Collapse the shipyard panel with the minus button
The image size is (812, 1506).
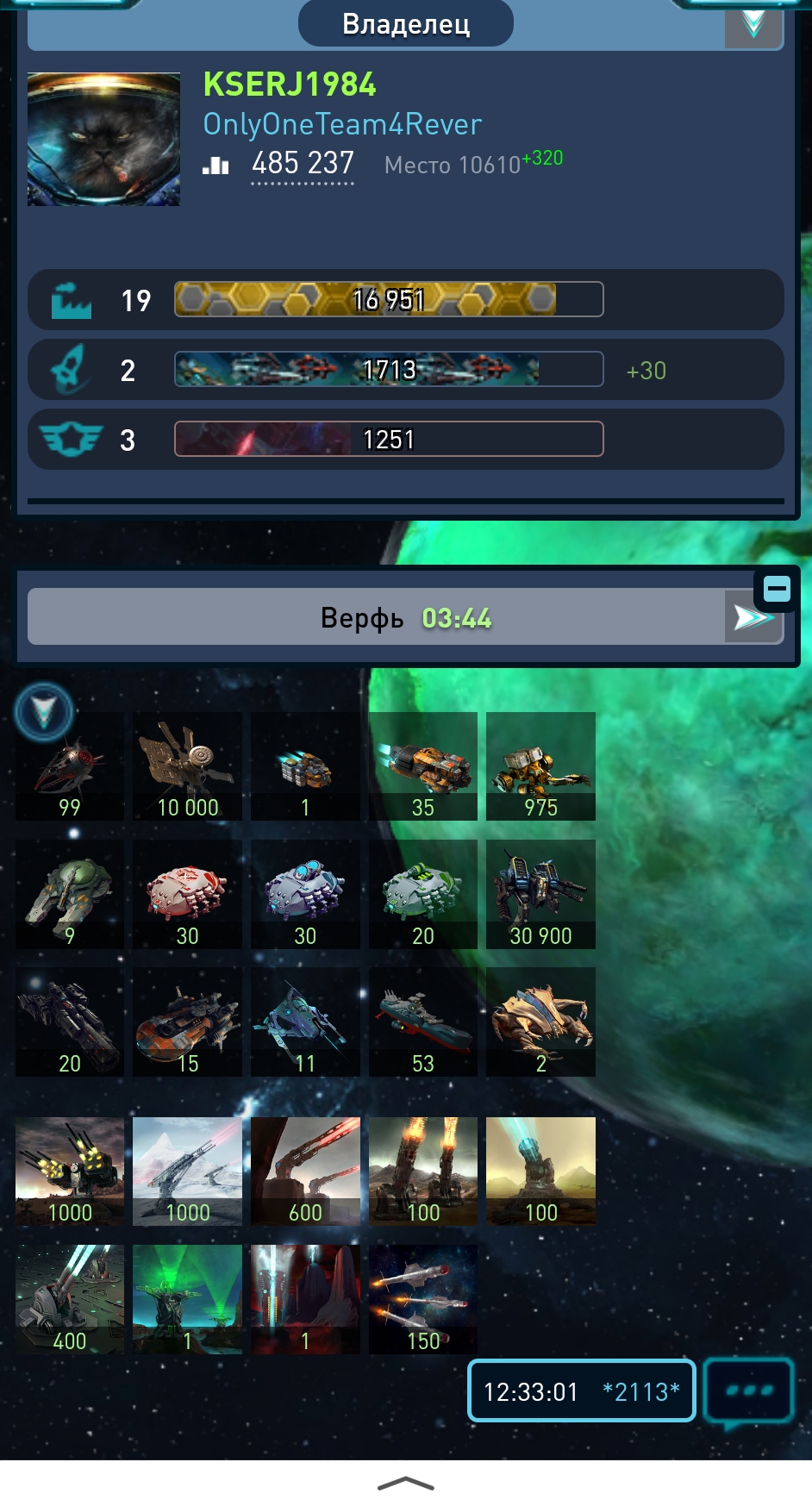(x=777, y=590)
